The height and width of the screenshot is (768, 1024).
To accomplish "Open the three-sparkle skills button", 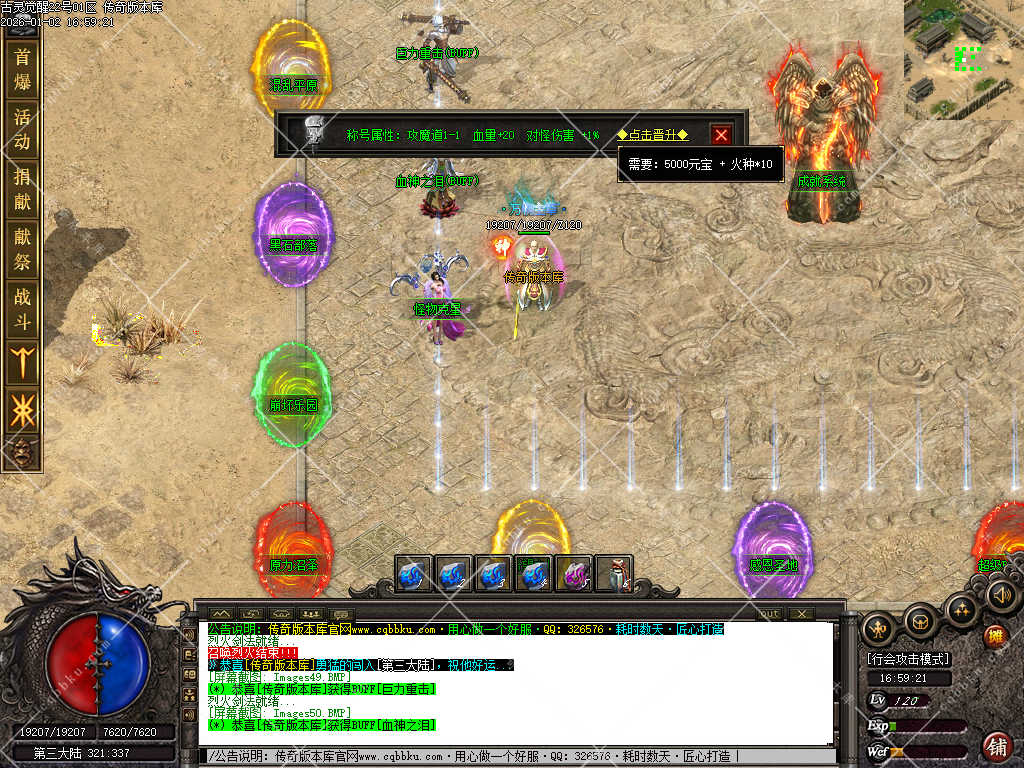I will pyautogui.click(x=962, y=607).
